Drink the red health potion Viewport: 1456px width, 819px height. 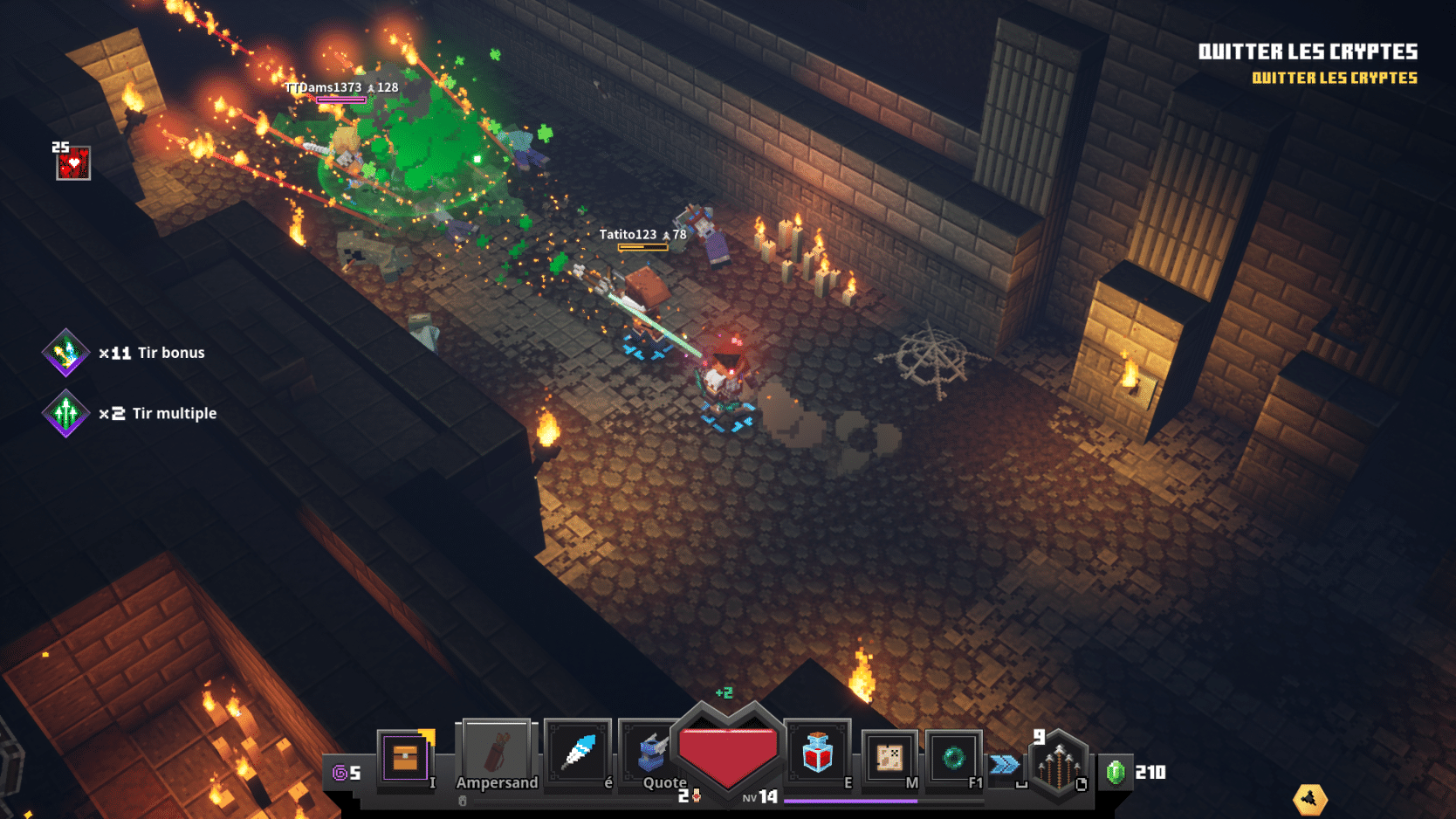817,754
